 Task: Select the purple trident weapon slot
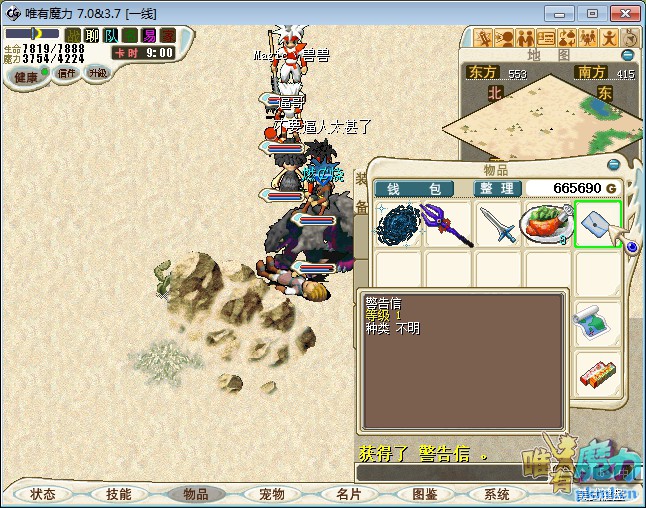tap(447, 225)
